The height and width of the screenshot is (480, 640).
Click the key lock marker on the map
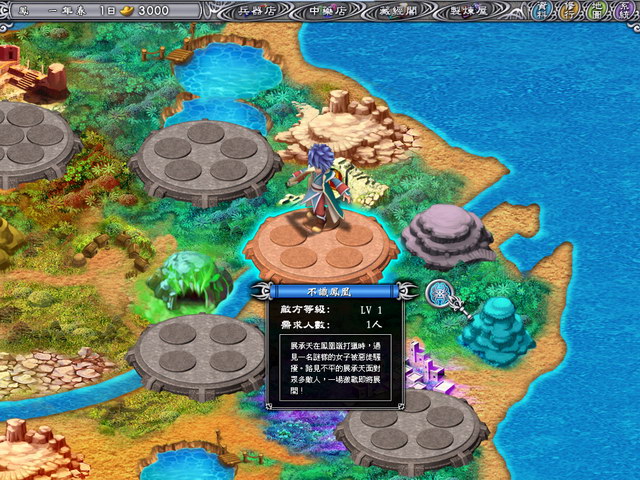click(x=438, y=293)
